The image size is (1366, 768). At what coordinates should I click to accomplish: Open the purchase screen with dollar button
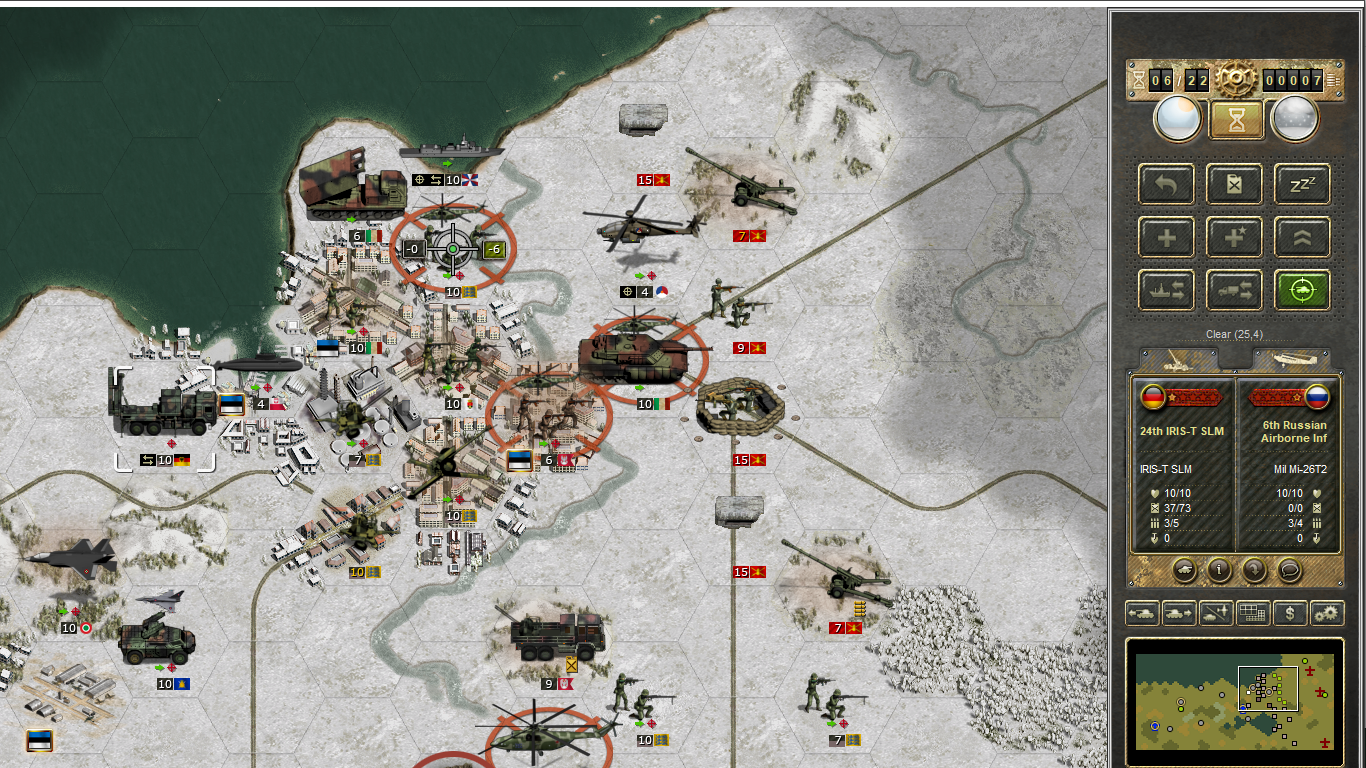pos(1290,613)
